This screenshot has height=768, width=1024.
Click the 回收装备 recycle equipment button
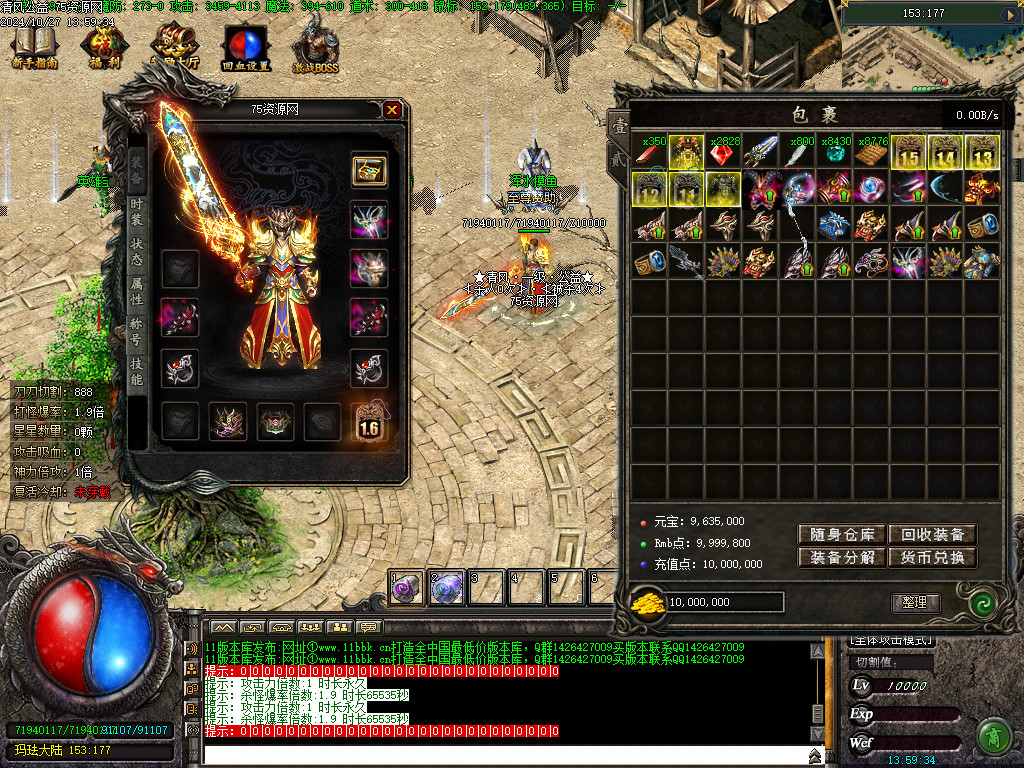tap(932, 535)
